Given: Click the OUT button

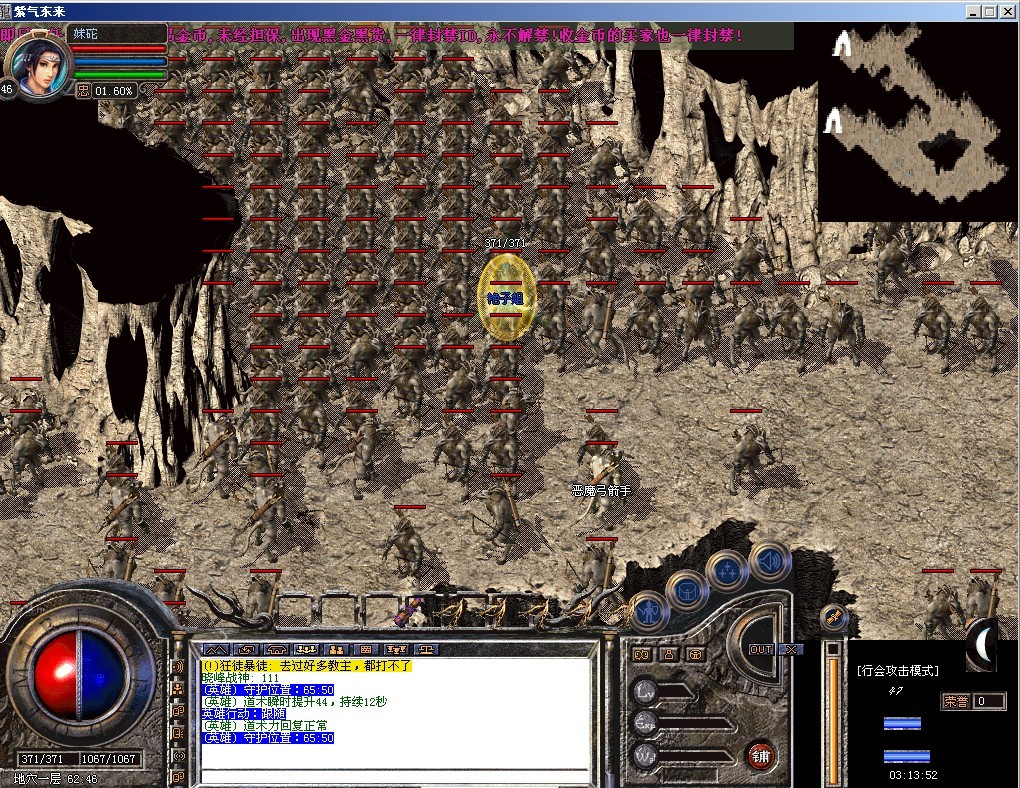Looking at the screenshot, I should 762,649.
